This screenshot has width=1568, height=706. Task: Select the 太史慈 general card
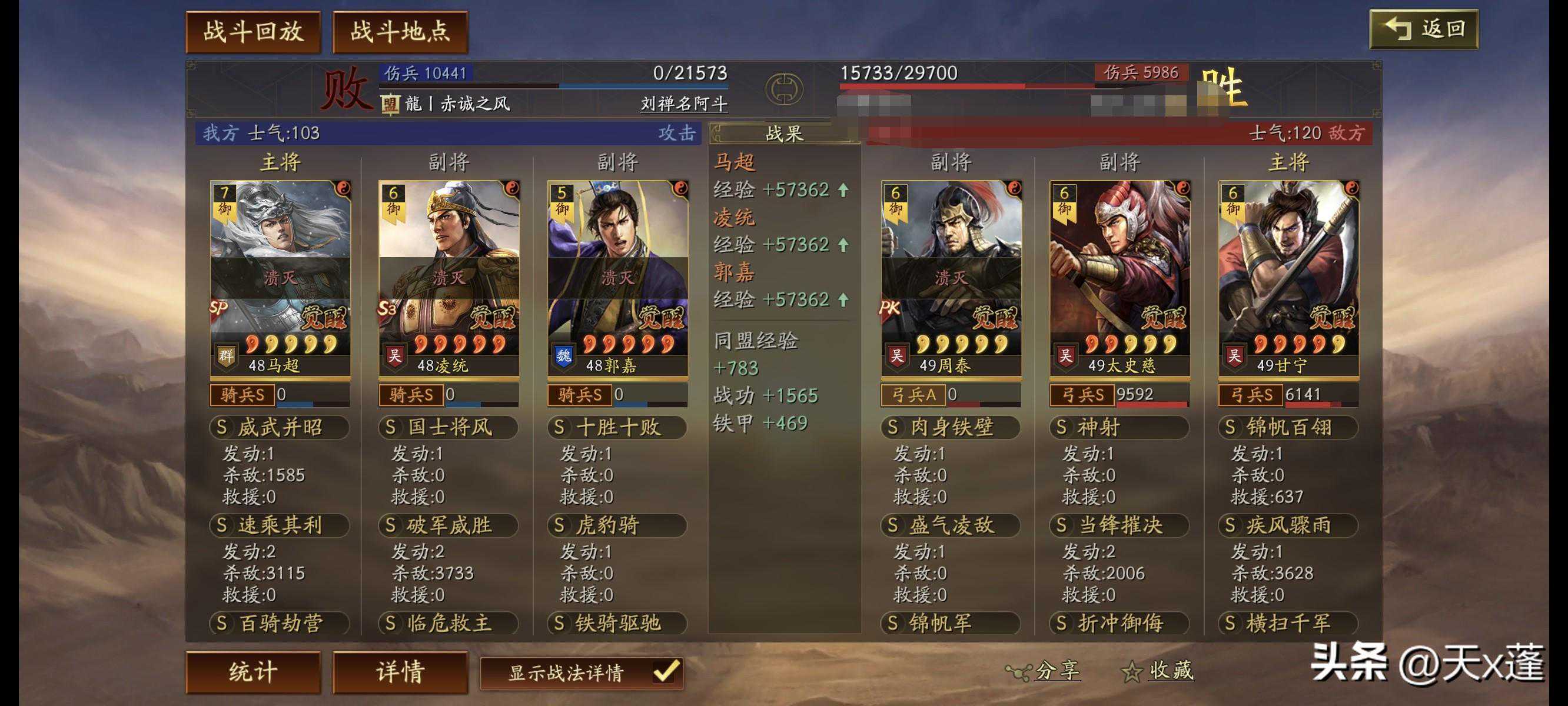1119,277
